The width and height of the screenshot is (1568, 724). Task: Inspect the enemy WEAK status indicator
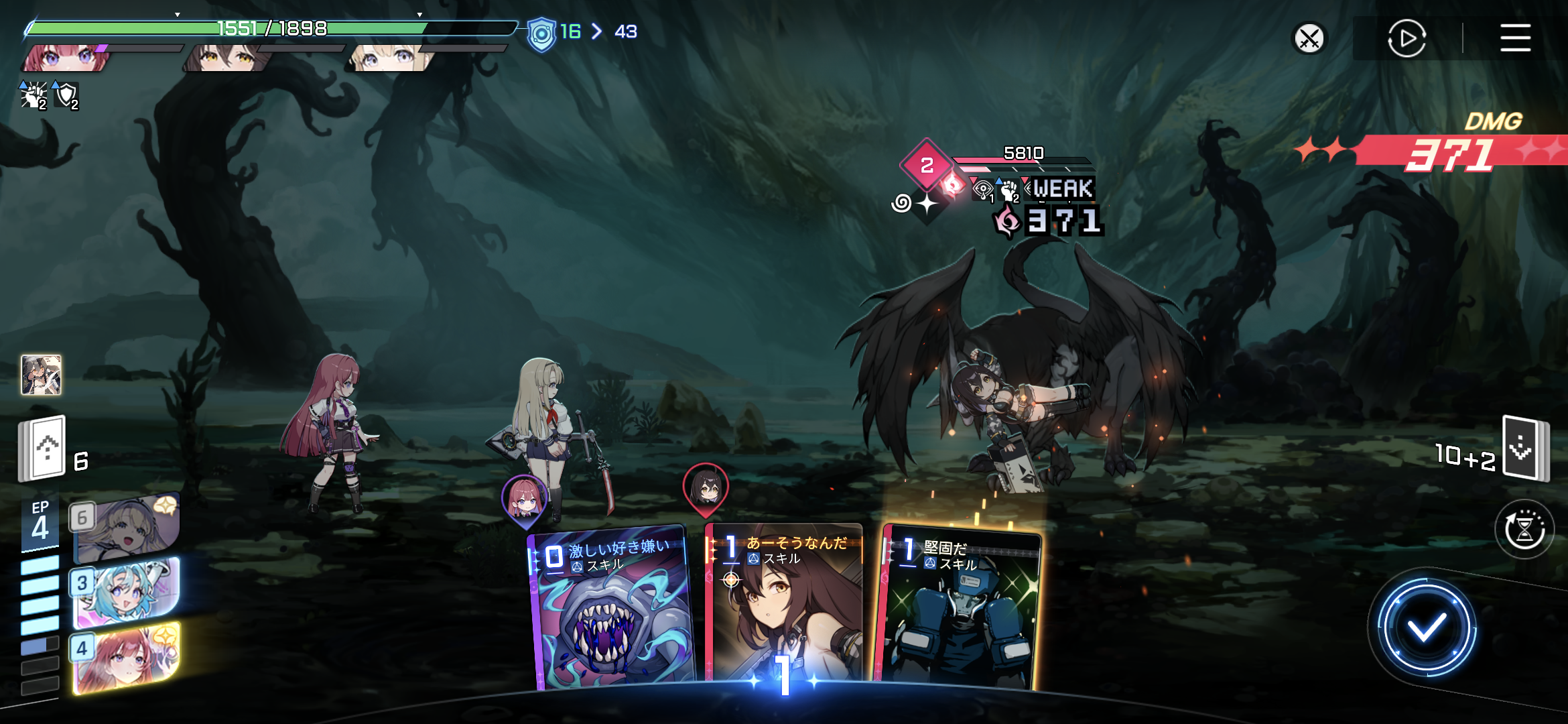pos(1062,188)
